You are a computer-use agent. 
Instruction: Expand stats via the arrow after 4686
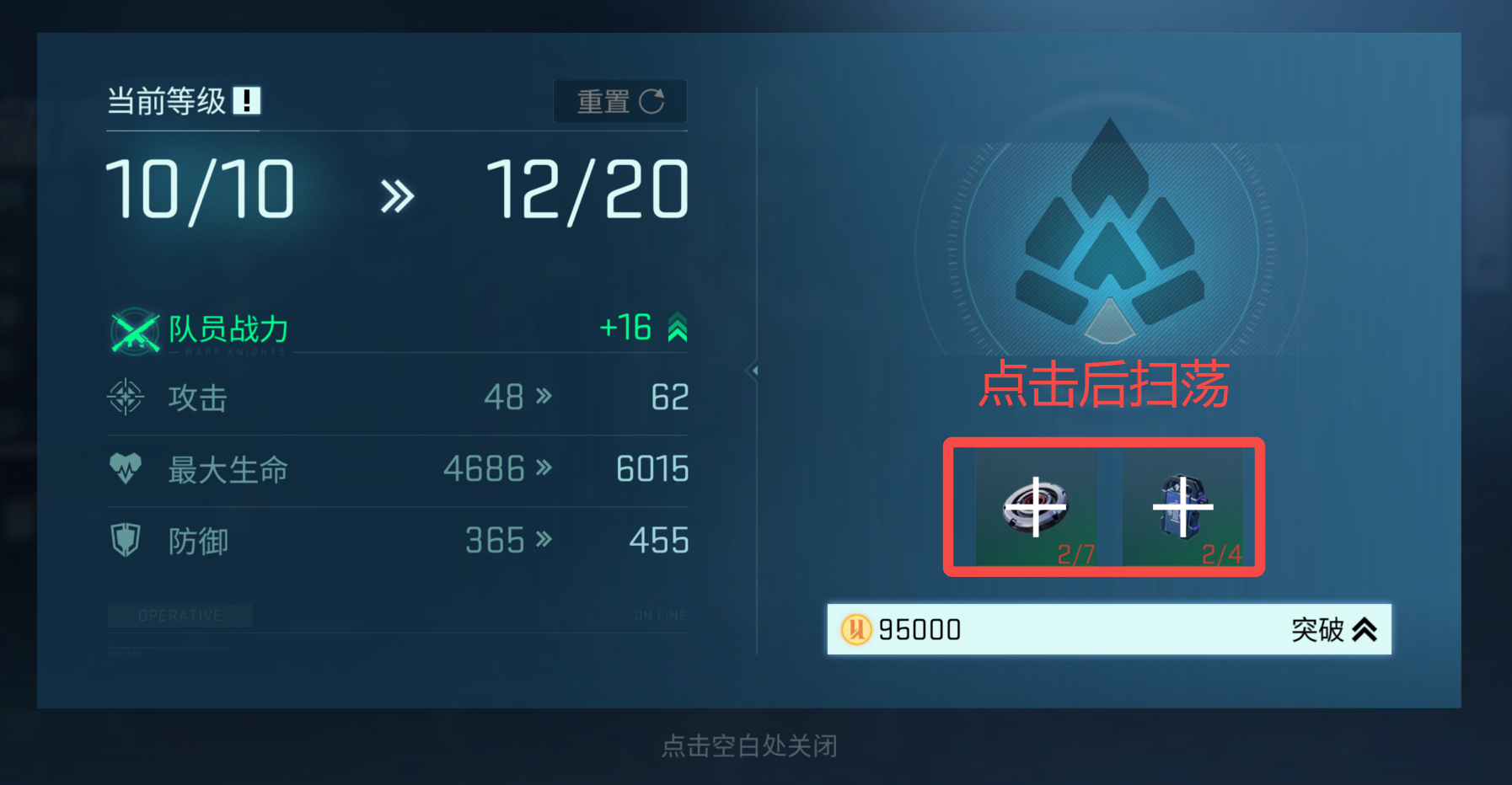pyautogui.click(x=545, y=469)
